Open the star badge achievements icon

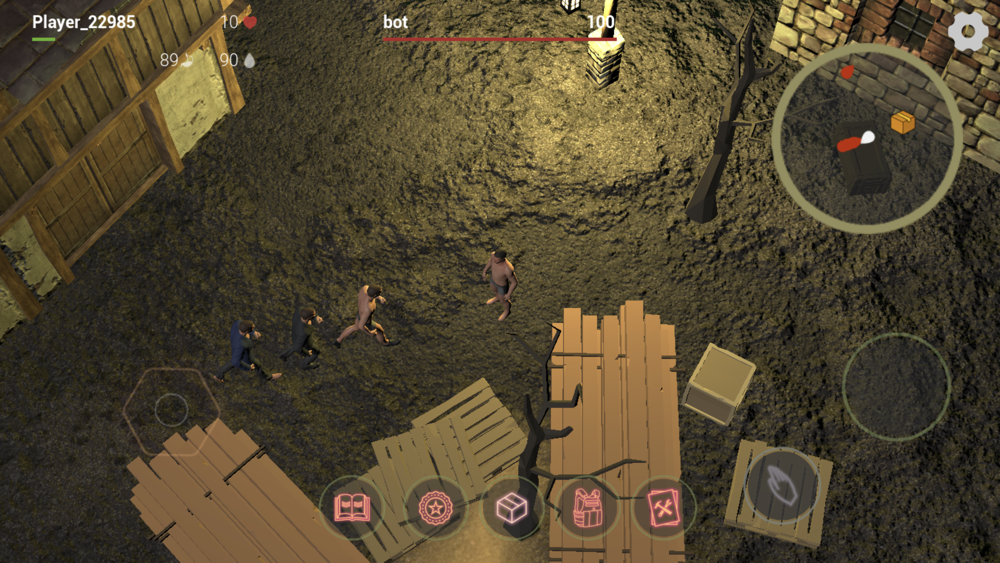(435, 507)
